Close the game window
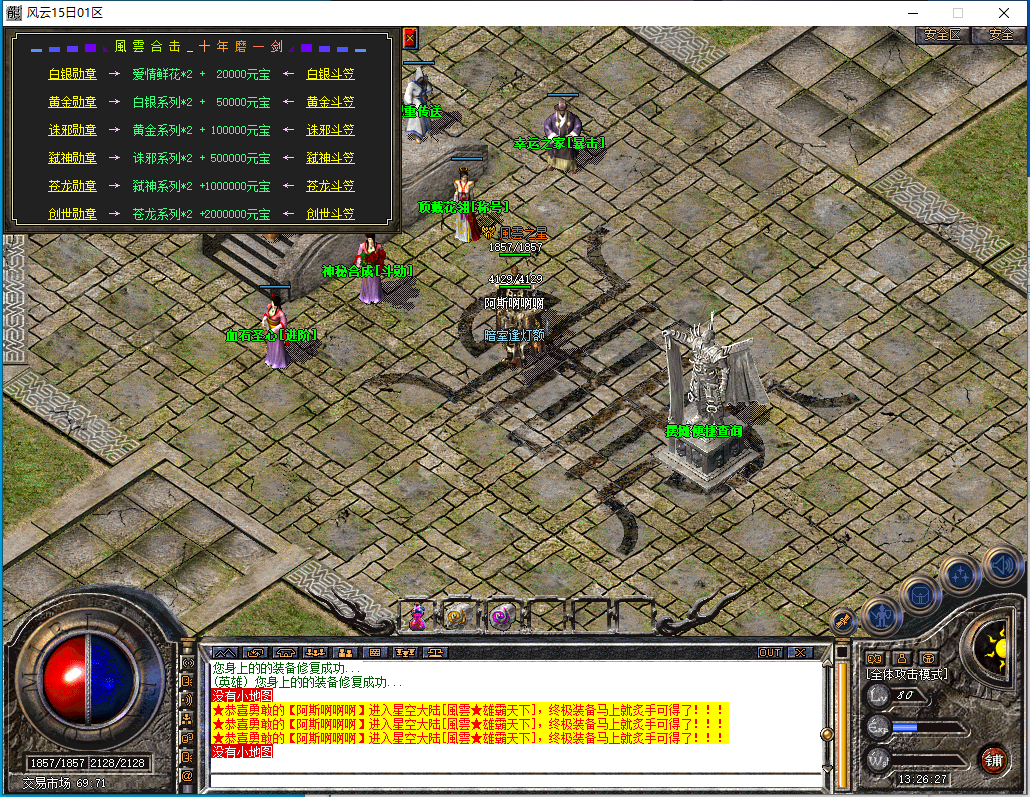 pyautogui.click(x=1003, y=13)
